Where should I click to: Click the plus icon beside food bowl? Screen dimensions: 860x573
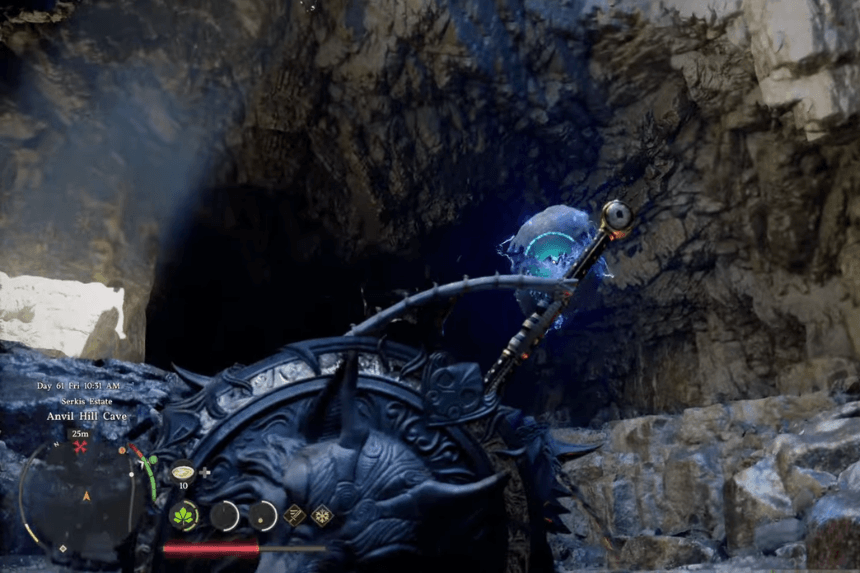tap(206, 471)
